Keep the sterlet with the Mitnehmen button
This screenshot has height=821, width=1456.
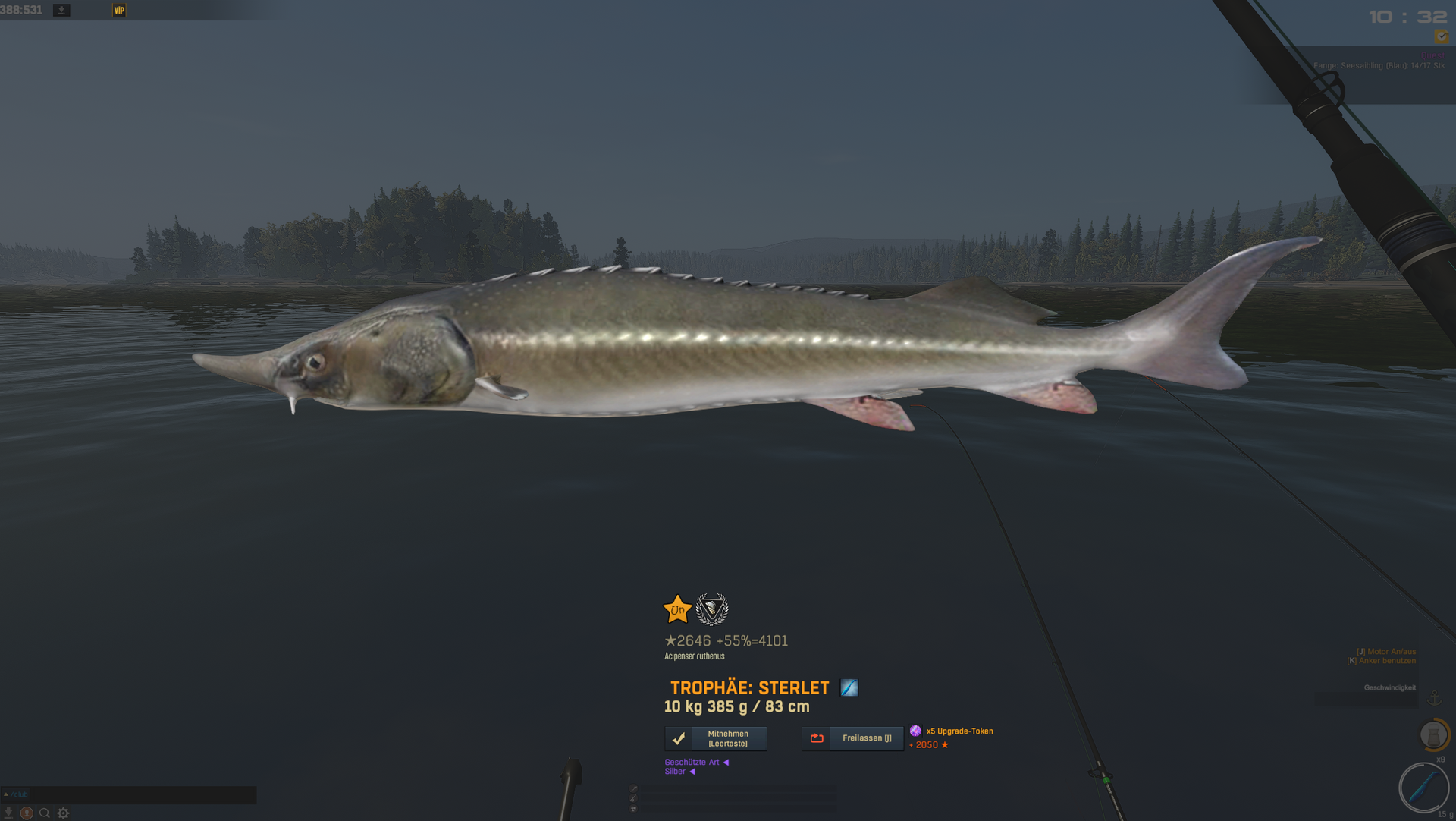tap(715, 738)
